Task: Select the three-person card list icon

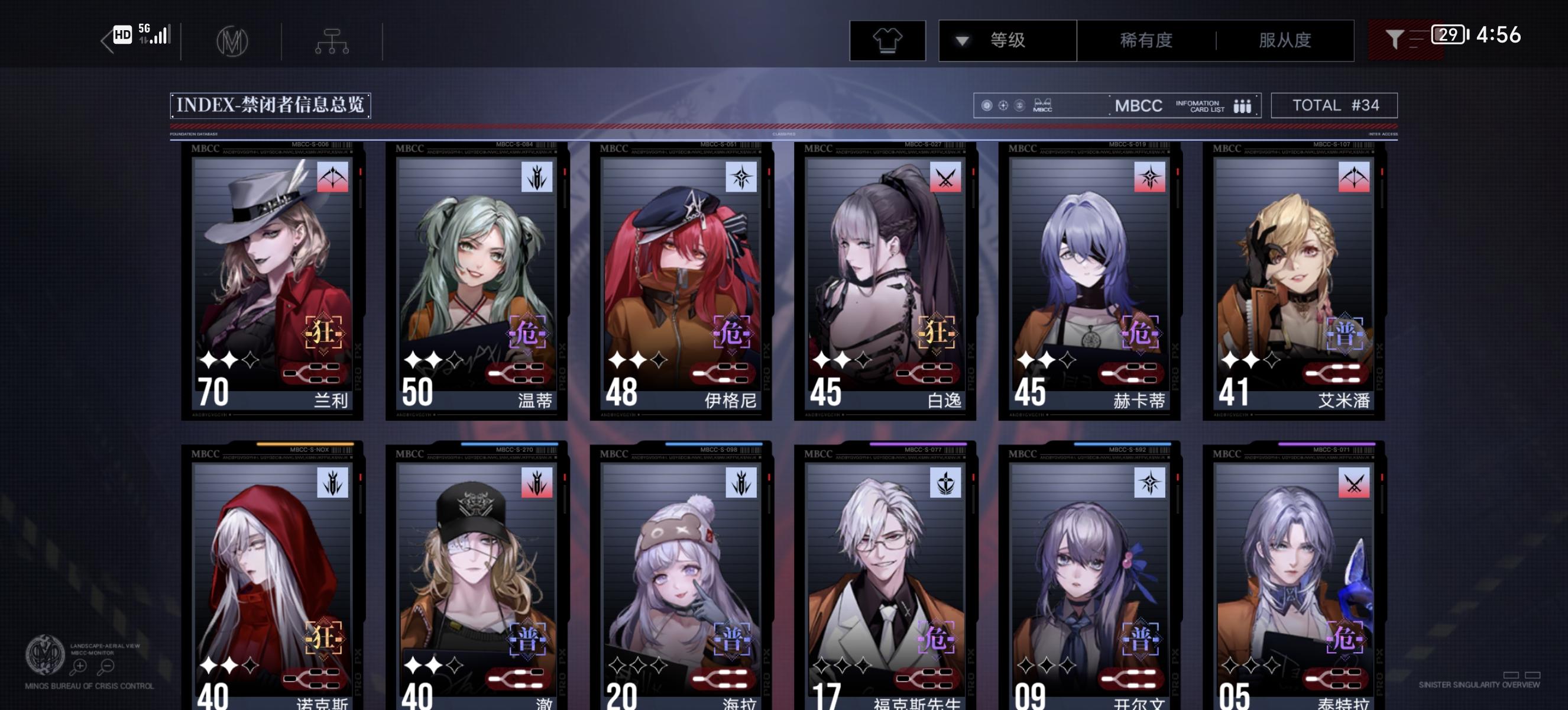Action: pyautogui.click(x=1242, y=106)
